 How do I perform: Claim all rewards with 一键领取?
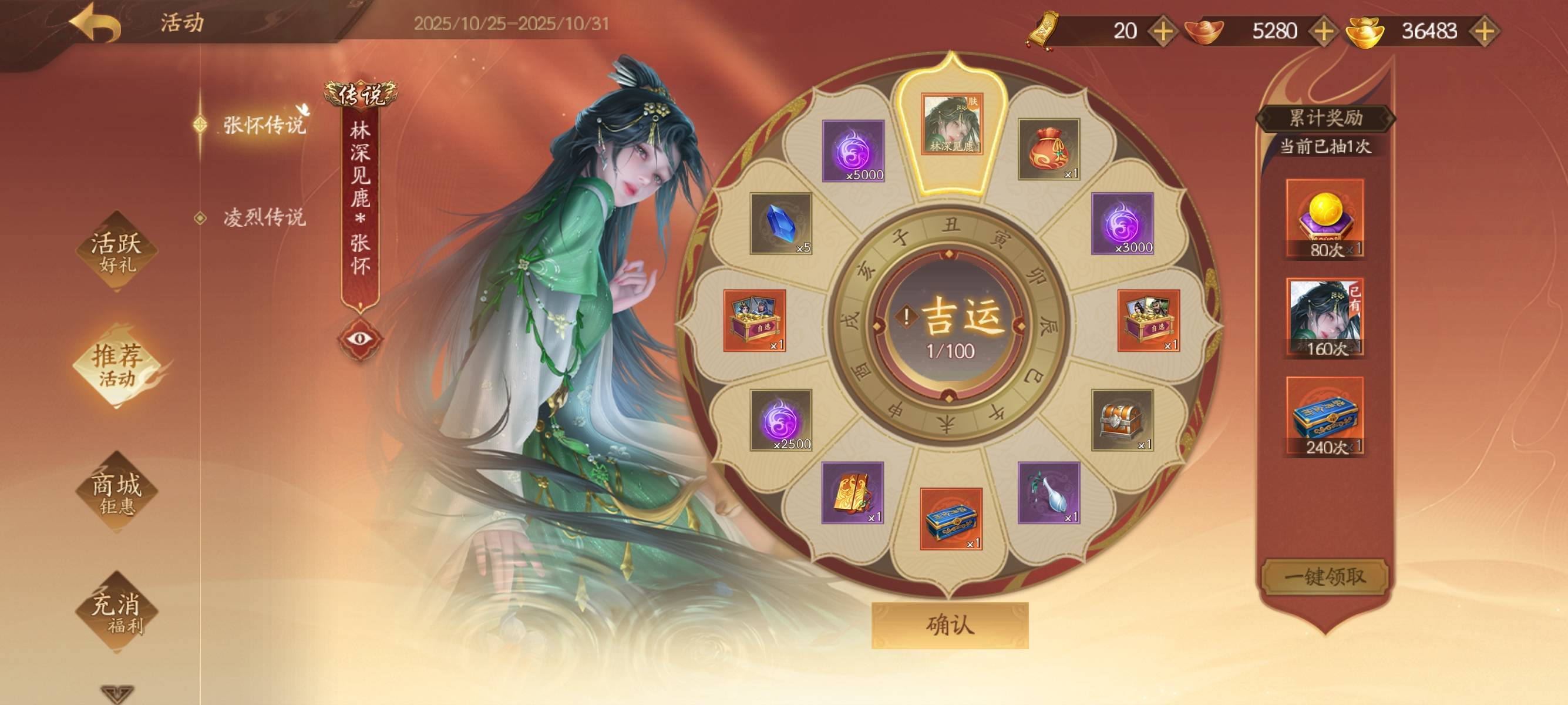point(1324,576)
